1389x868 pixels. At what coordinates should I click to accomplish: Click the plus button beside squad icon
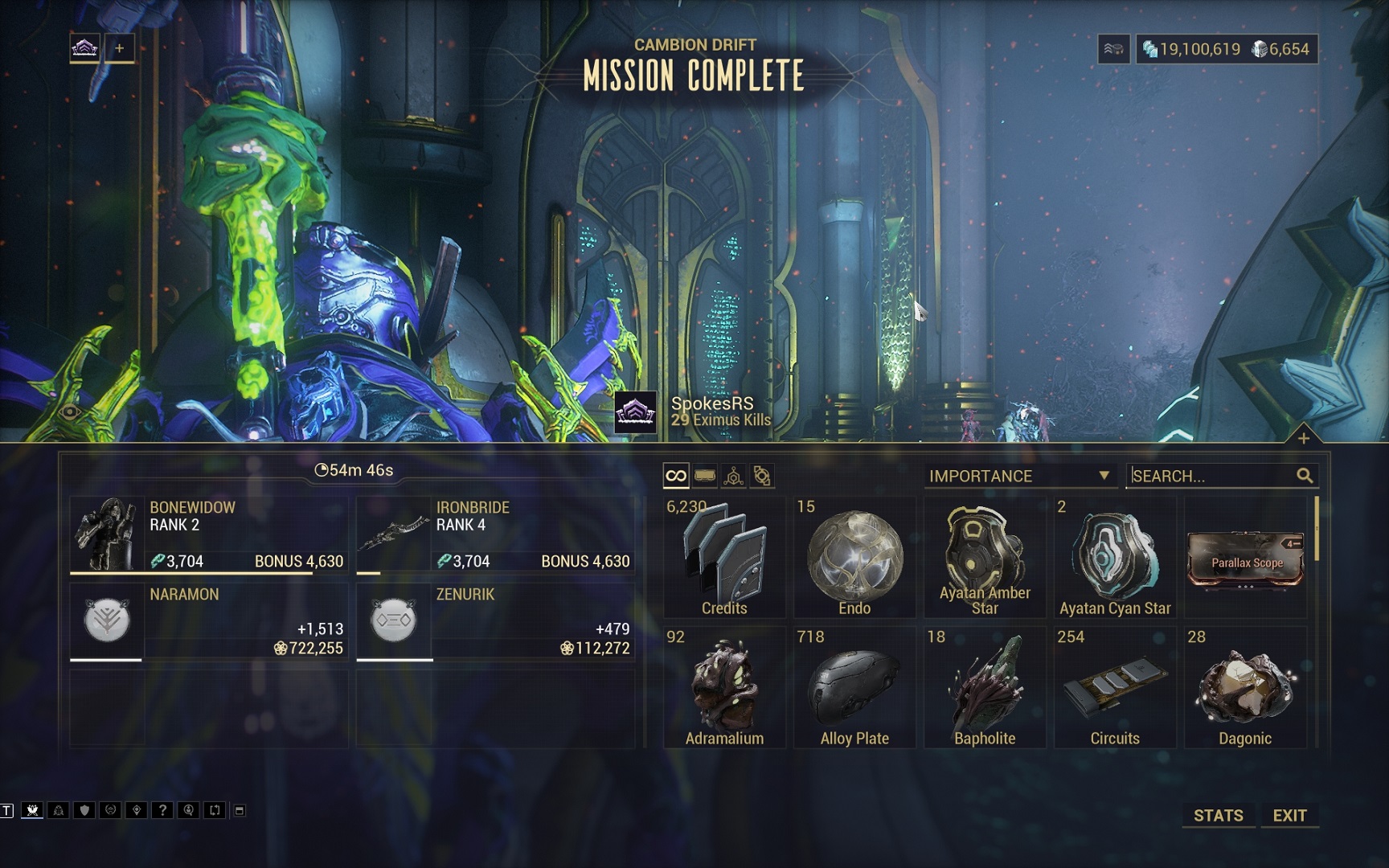119,48
